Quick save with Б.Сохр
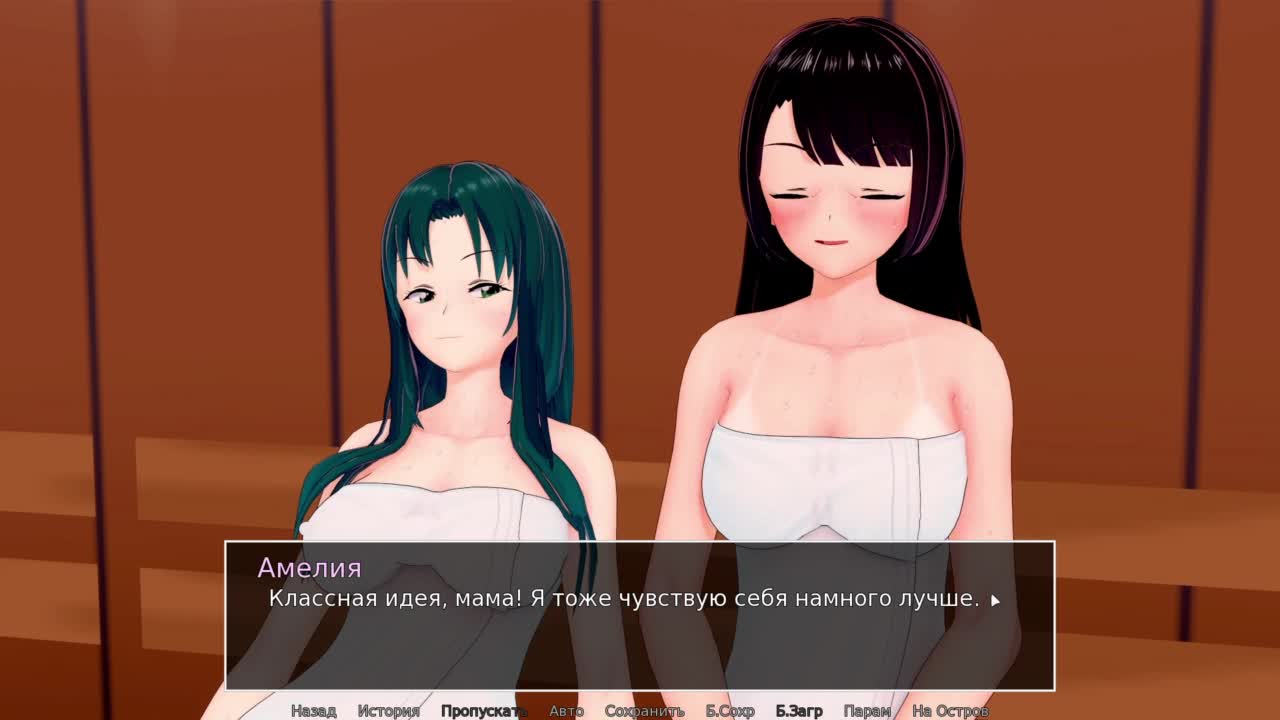Viewport: 1280px width, 720px height. pyautogui.click(x=730, y=711)
